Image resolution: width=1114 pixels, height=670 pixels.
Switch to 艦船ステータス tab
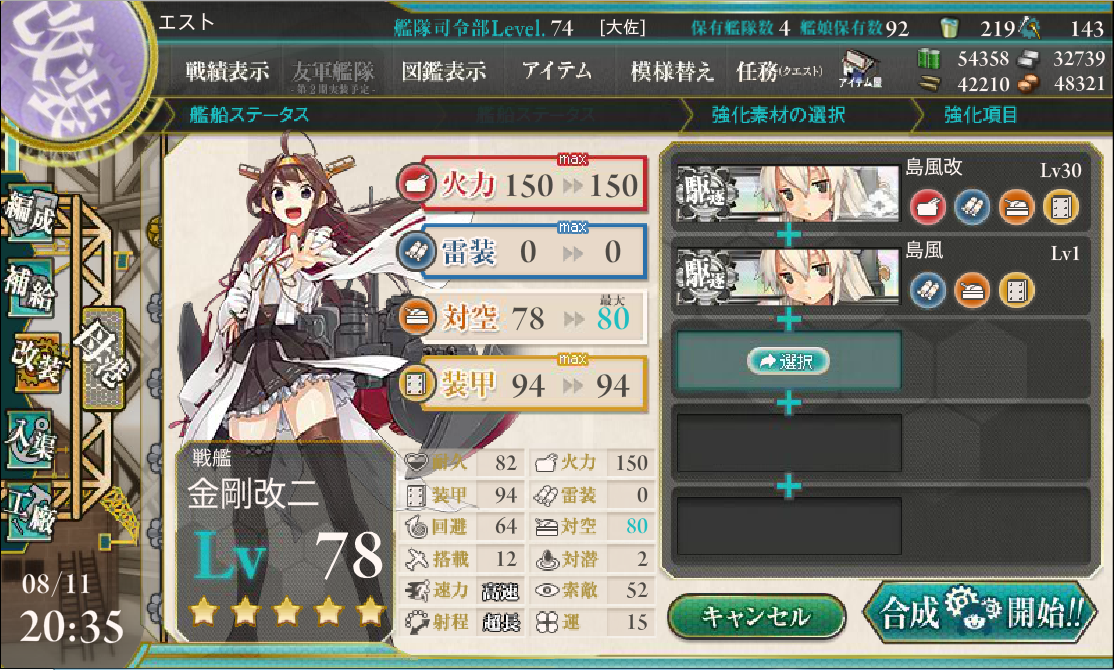click(x=250, y=115)
